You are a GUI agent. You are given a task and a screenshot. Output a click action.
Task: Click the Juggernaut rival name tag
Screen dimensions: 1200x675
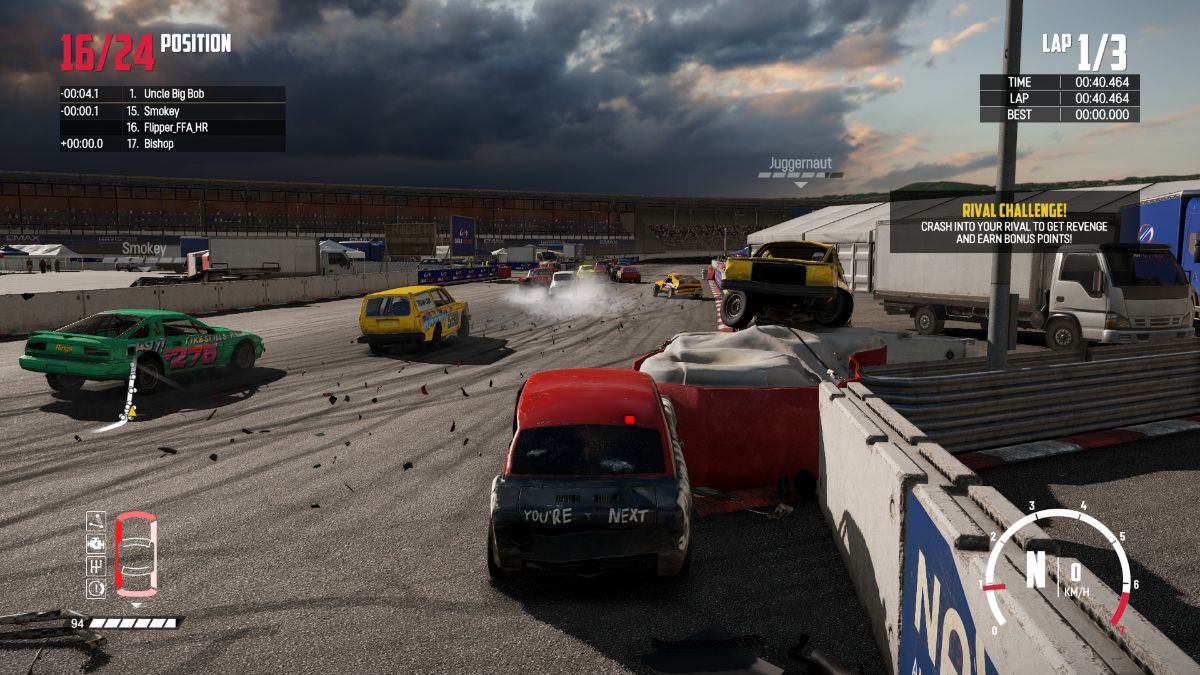(x=800, y=164)
